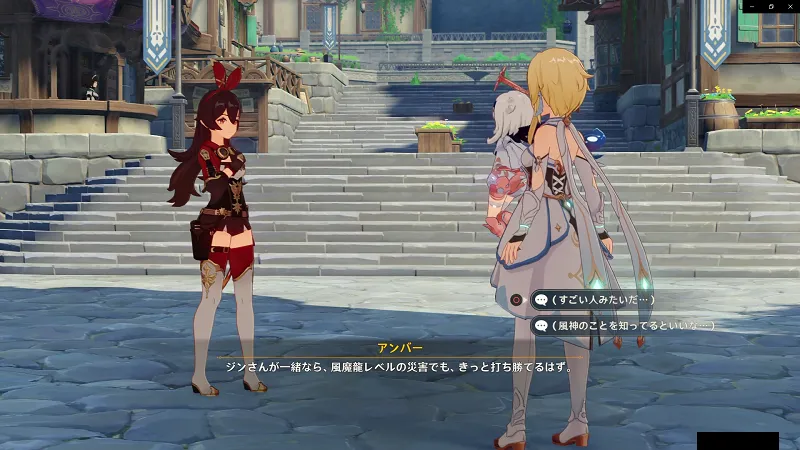Choose the reply "すごい人みたいだ…"
The height and width of the screenshot is (450, 800).
click(x=594, y=299)
